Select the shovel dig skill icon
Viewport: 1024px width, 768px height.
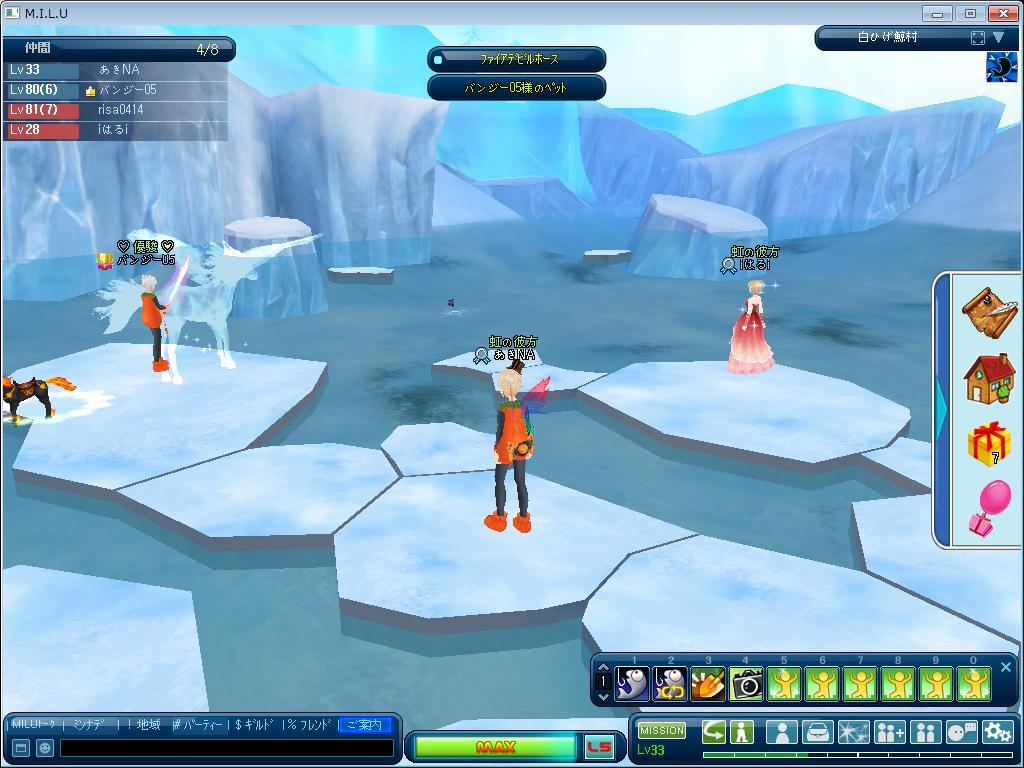[x=708, y=684]
